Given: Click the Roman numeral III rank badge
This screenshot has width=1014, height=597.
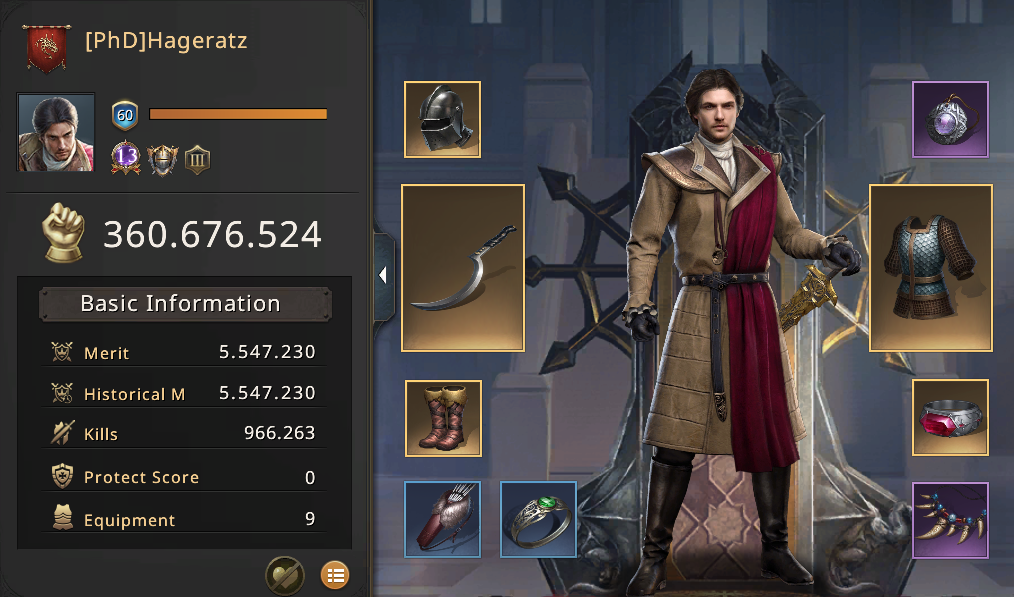Looking at the screenshot, I should click(x=197, y=158).
